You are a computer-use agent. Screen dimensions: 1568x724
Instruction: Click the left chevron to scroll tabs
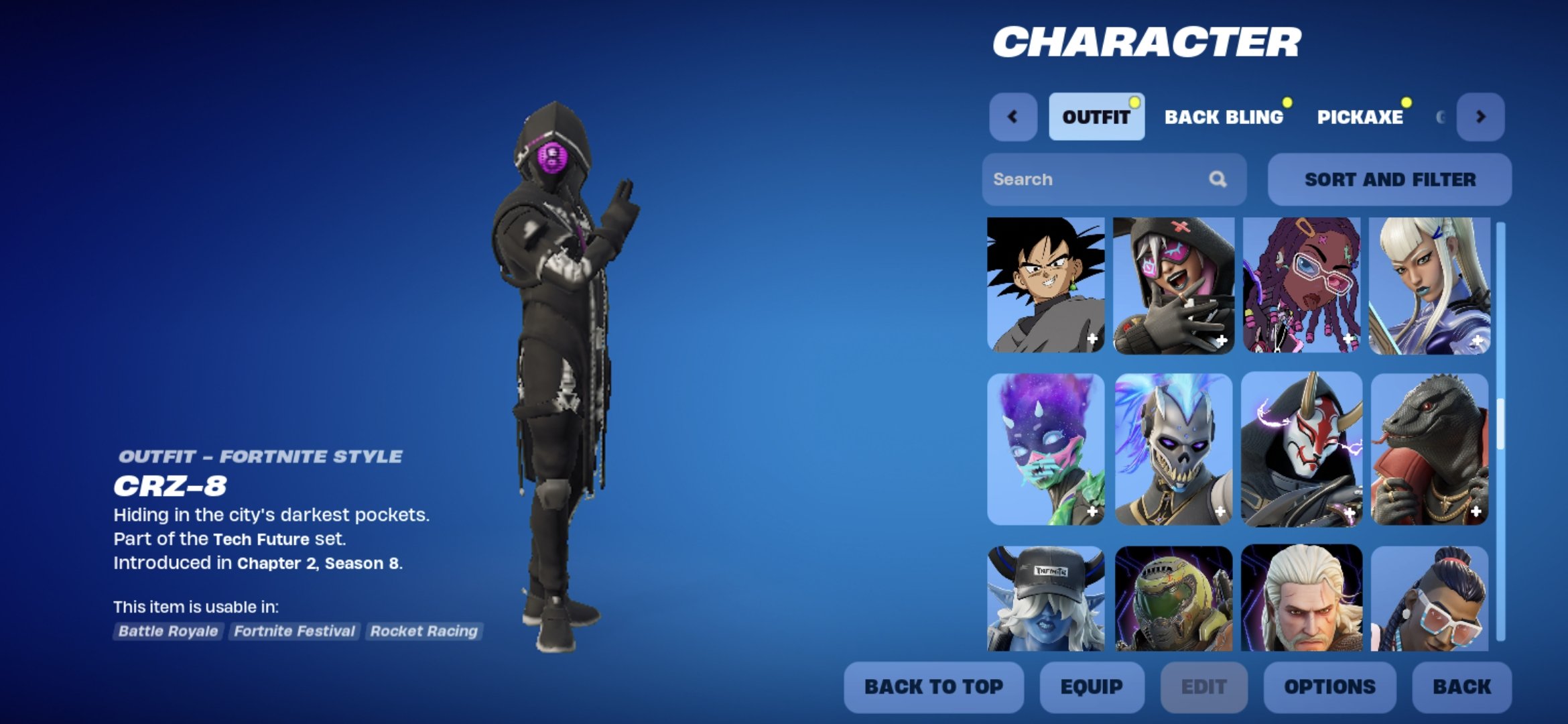1013,117
